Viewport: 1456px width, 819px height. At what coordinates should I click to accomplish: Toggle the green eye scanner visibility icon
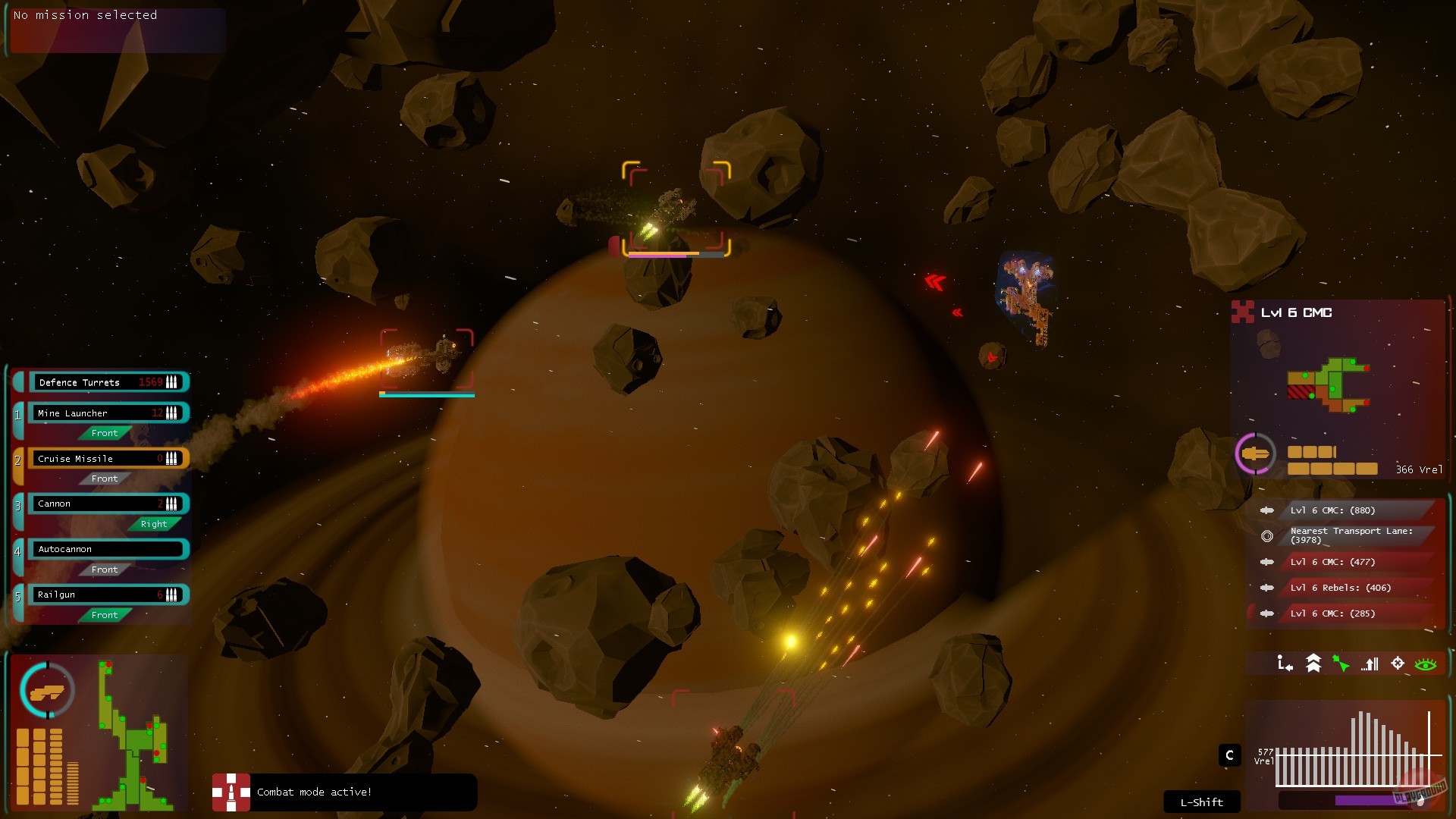coord(1426,664)
